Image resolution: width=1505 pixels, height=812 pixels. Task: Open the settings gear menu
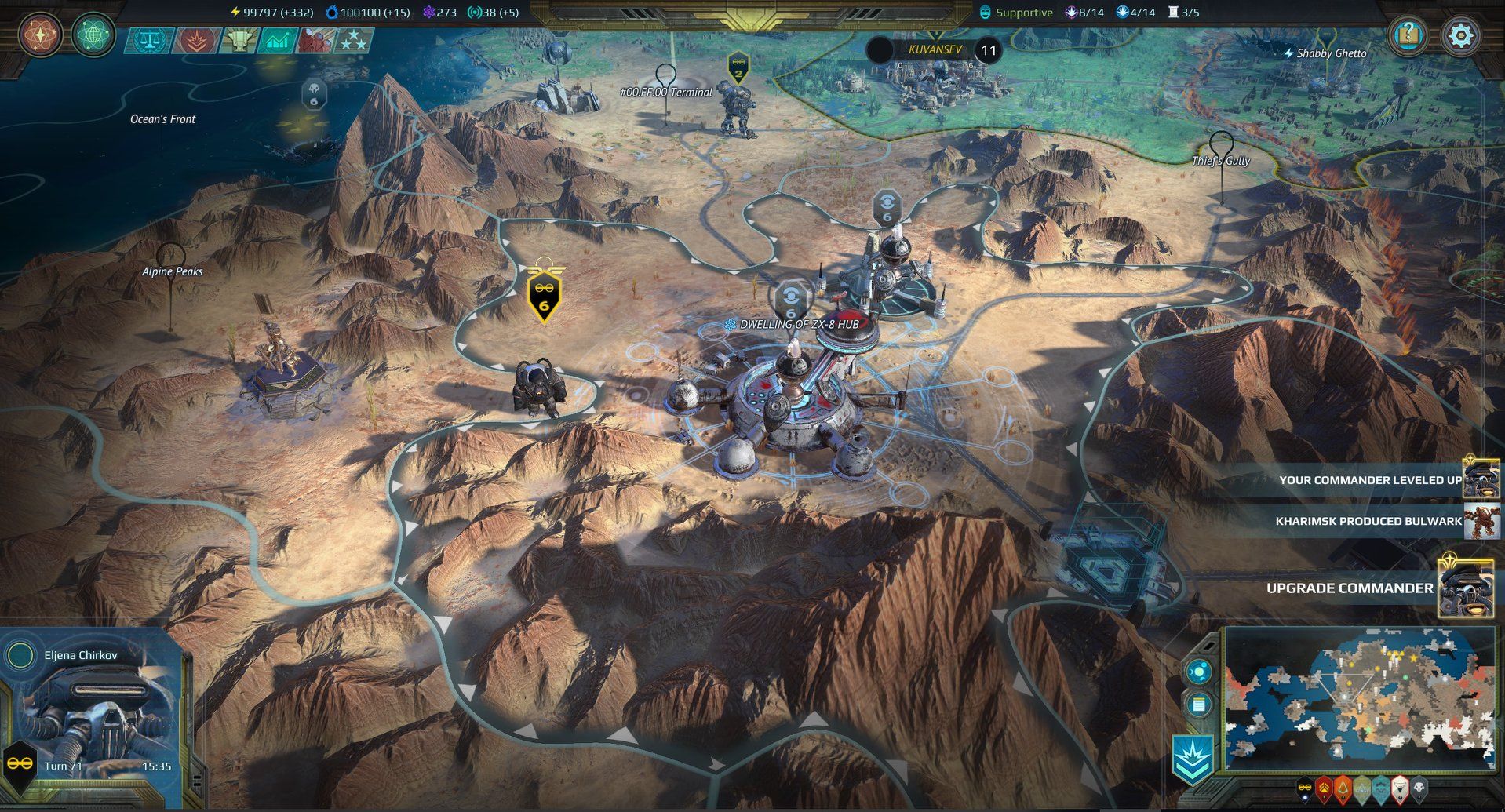[x=1461, y=35]
